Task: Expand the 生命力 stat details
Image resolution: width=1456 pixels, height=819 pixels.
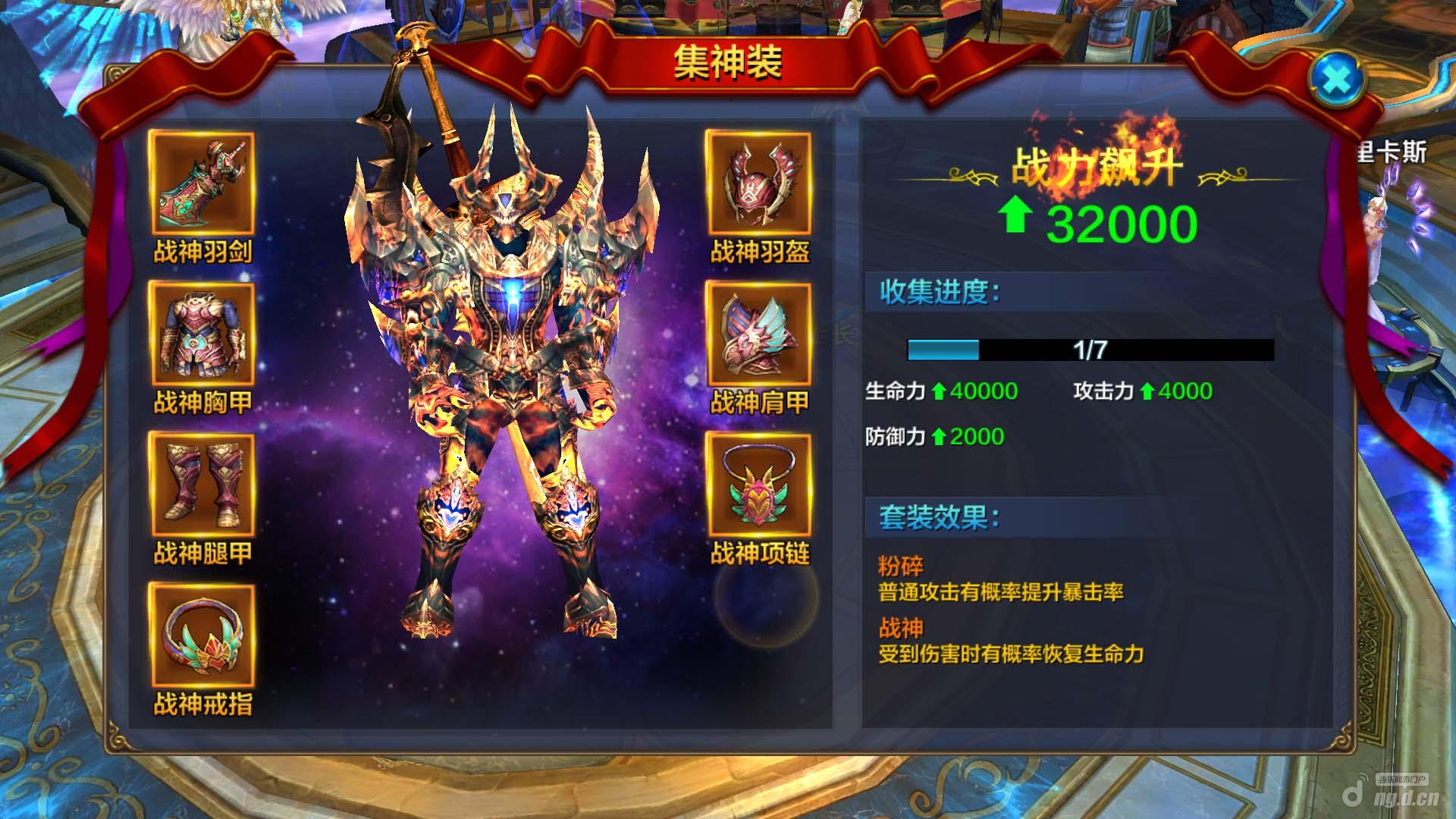Action: tap(944, 391)
